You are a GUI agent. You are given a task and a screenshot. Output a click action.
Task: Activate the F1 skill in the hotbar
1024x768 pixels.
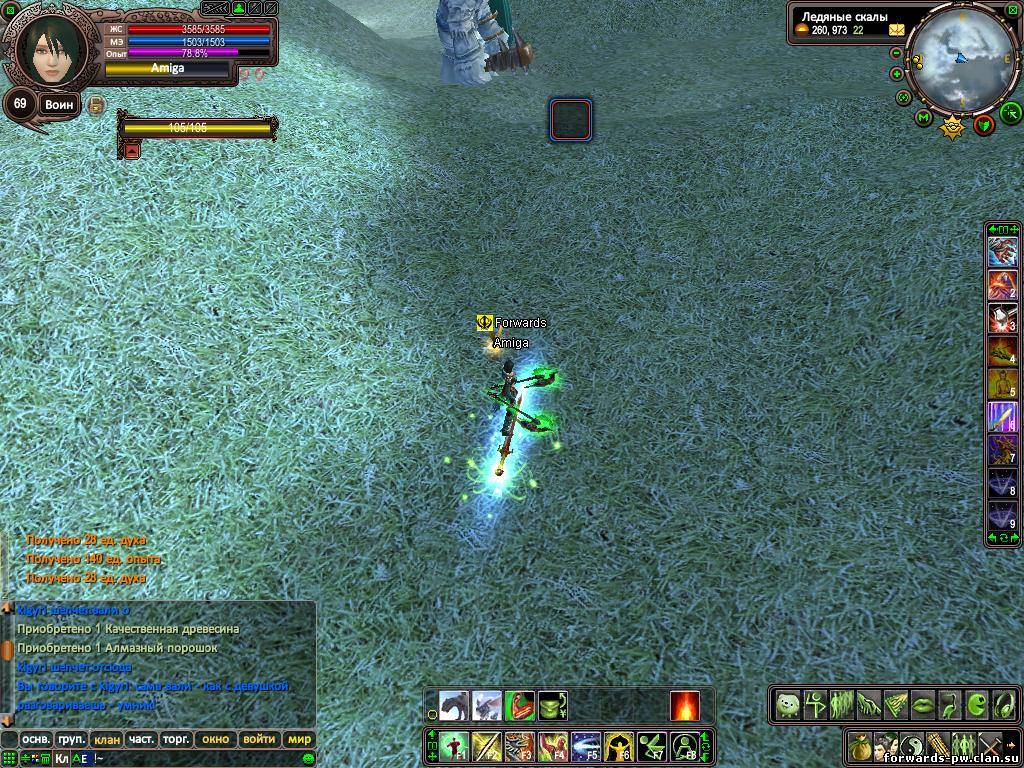click(x=454, y=745)
